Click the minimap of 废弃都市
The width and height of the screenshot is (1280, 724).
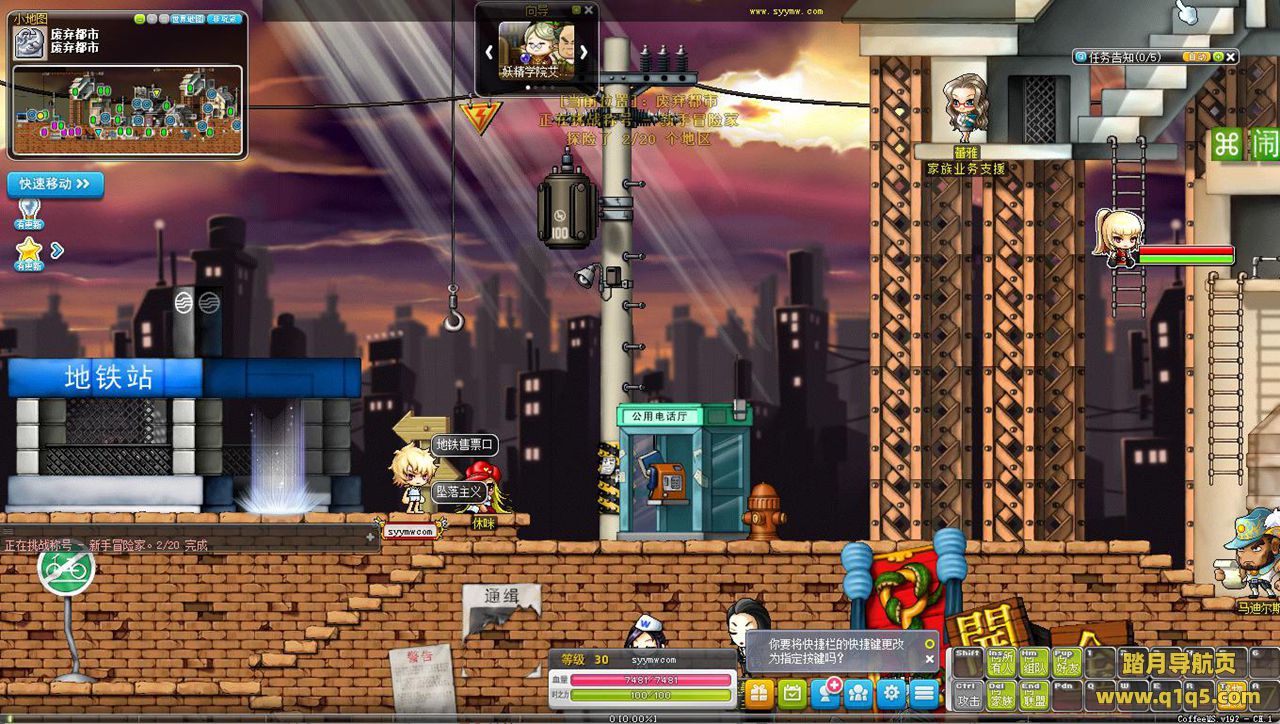(x=127, y=110)
